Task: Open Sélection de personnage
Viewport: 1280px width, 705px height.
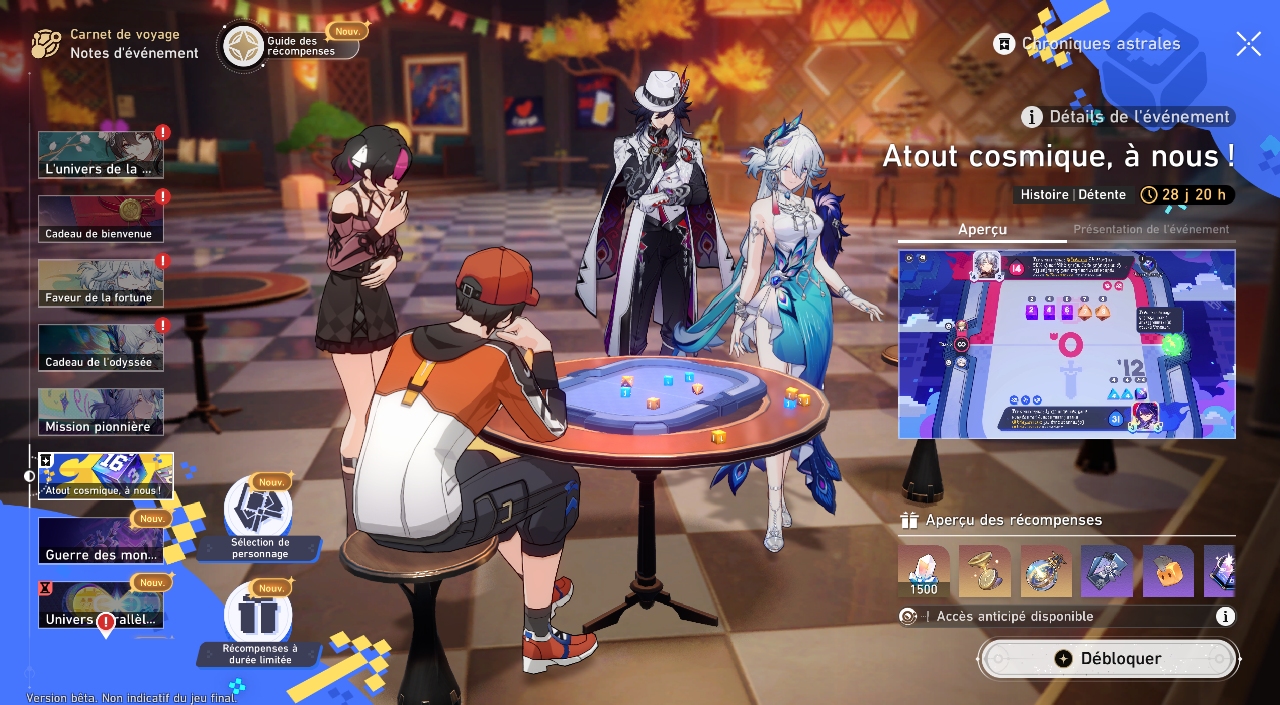Action: pos(259,518)
